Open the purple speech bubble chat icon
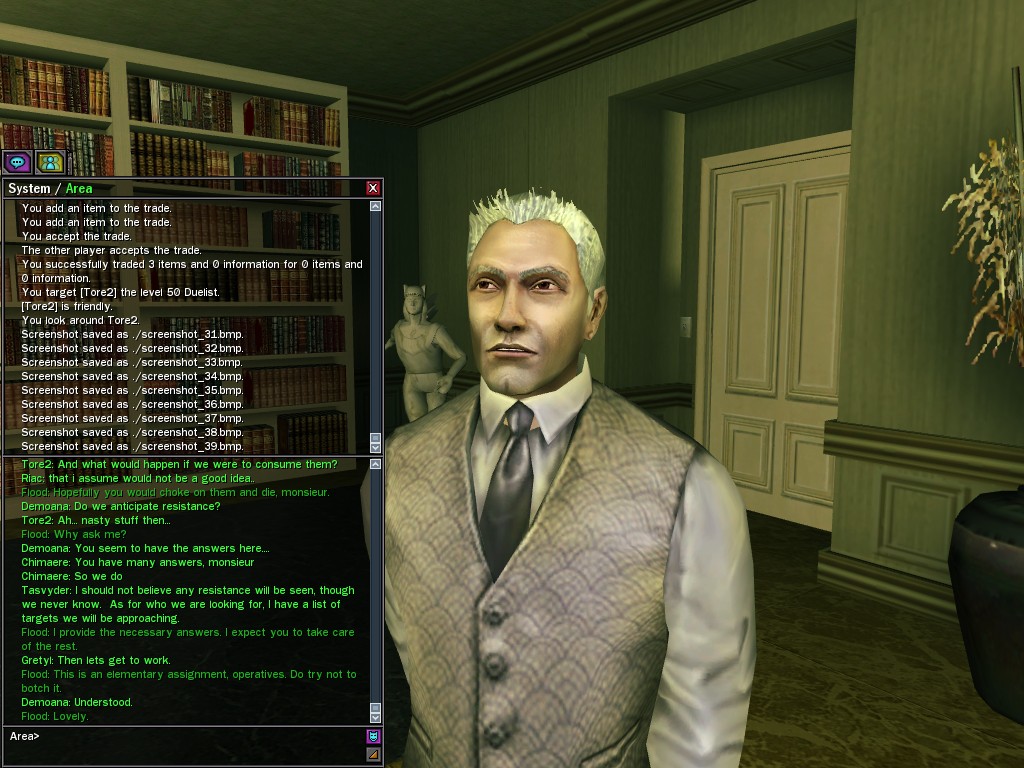 pyautogui.click(x=17, y=162)
